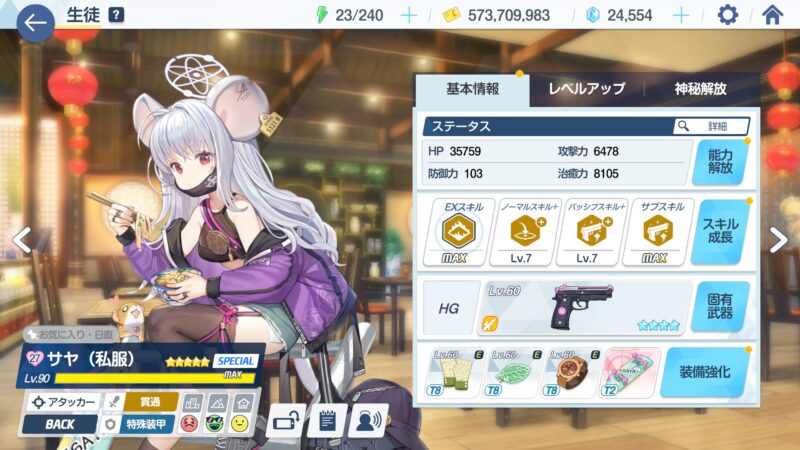
Task: View the next student
Action: point(778,238)
